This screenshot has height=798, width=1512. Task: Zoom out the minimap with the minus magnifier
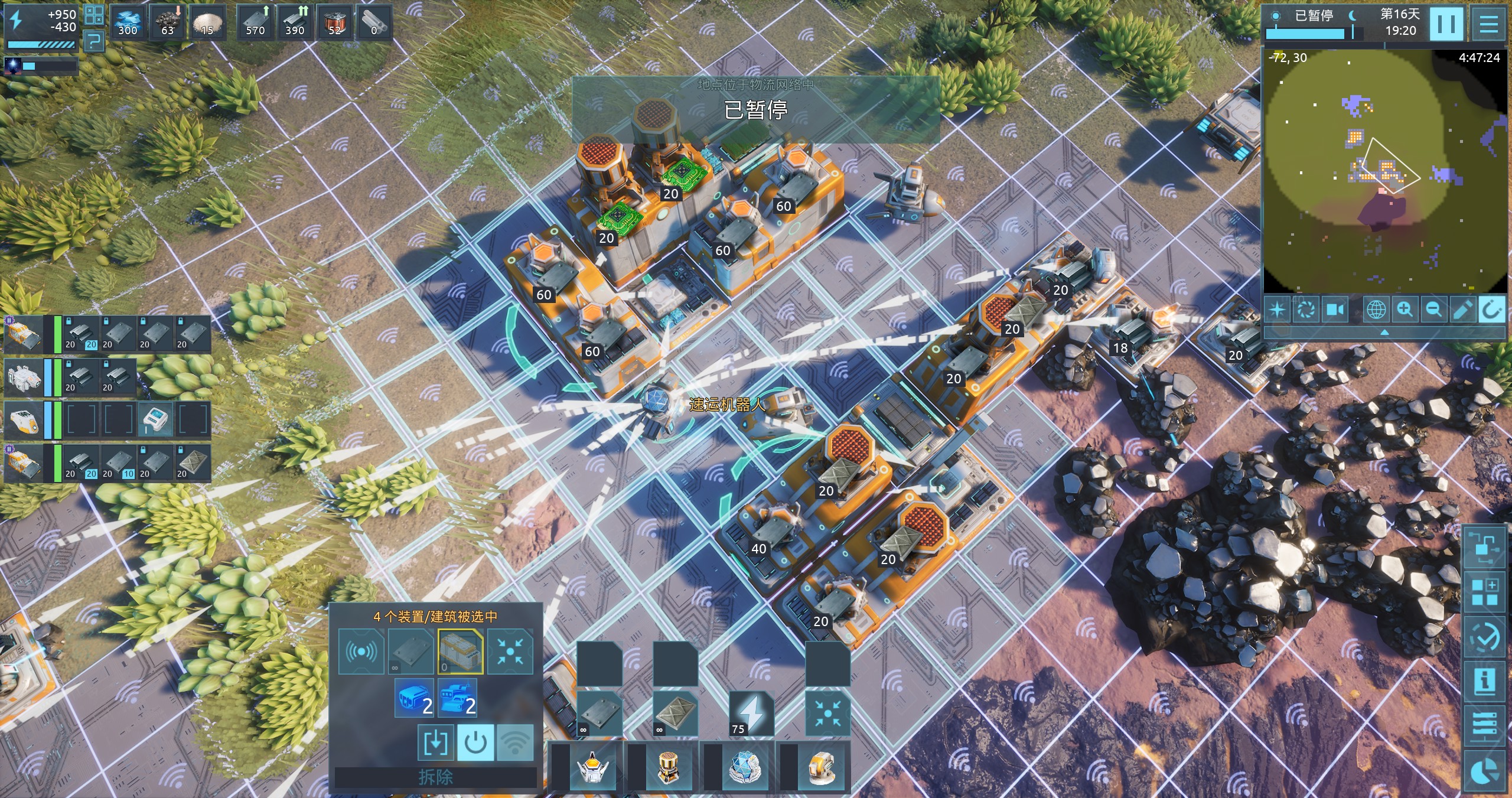tap(1433, 309)
